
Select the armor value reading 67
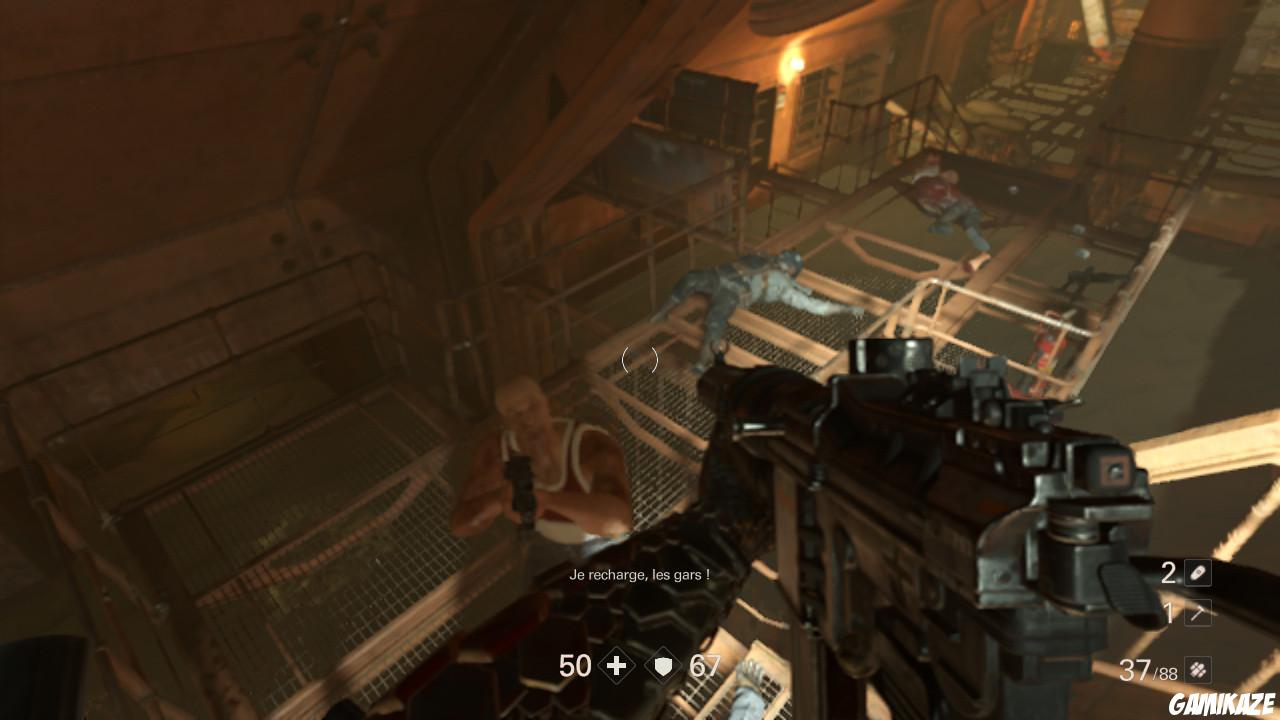(704, 666)
